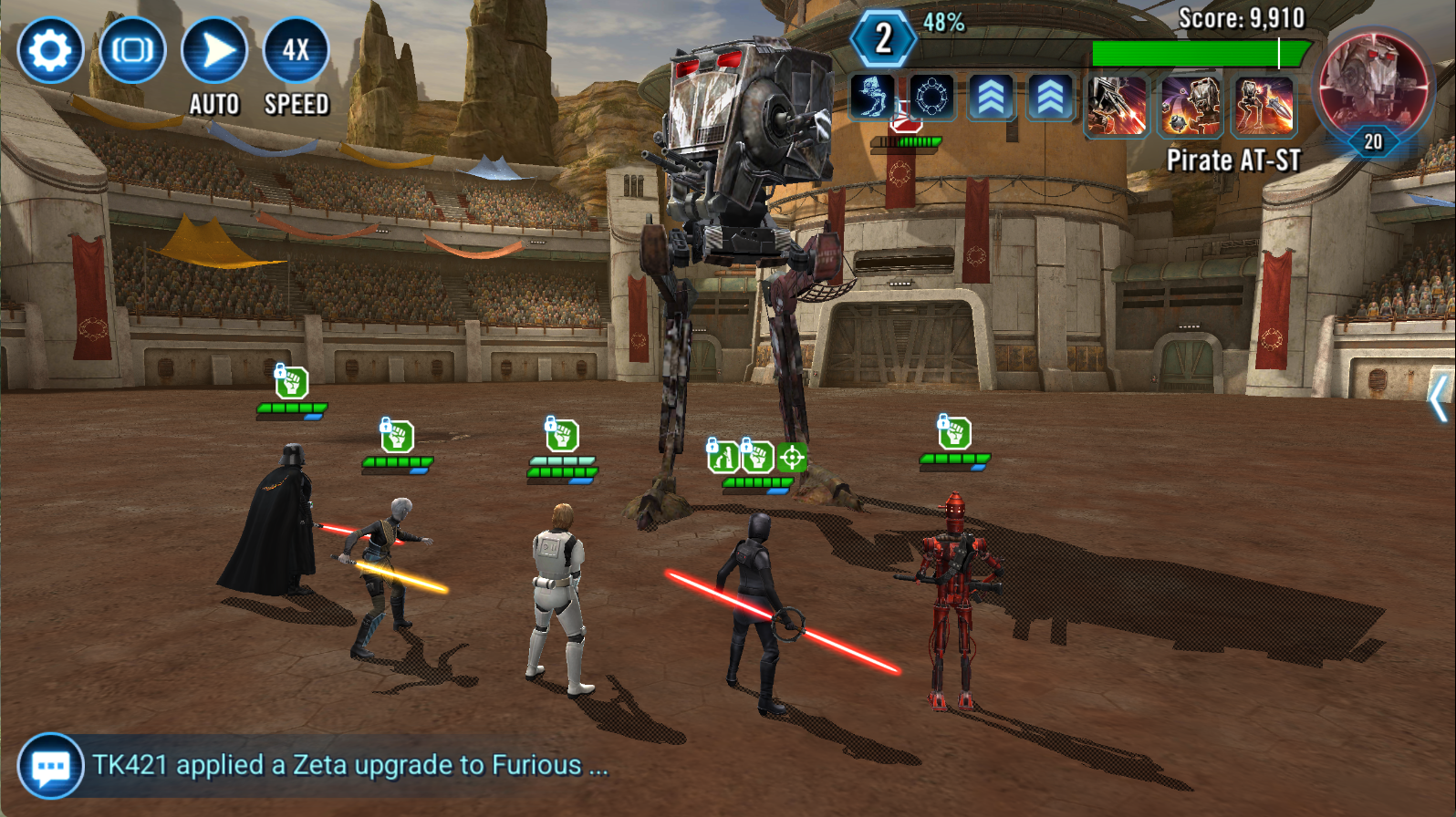The image size is (1456, 817).
Task: Toggle AUTO battle play
Action: point(214,50)
